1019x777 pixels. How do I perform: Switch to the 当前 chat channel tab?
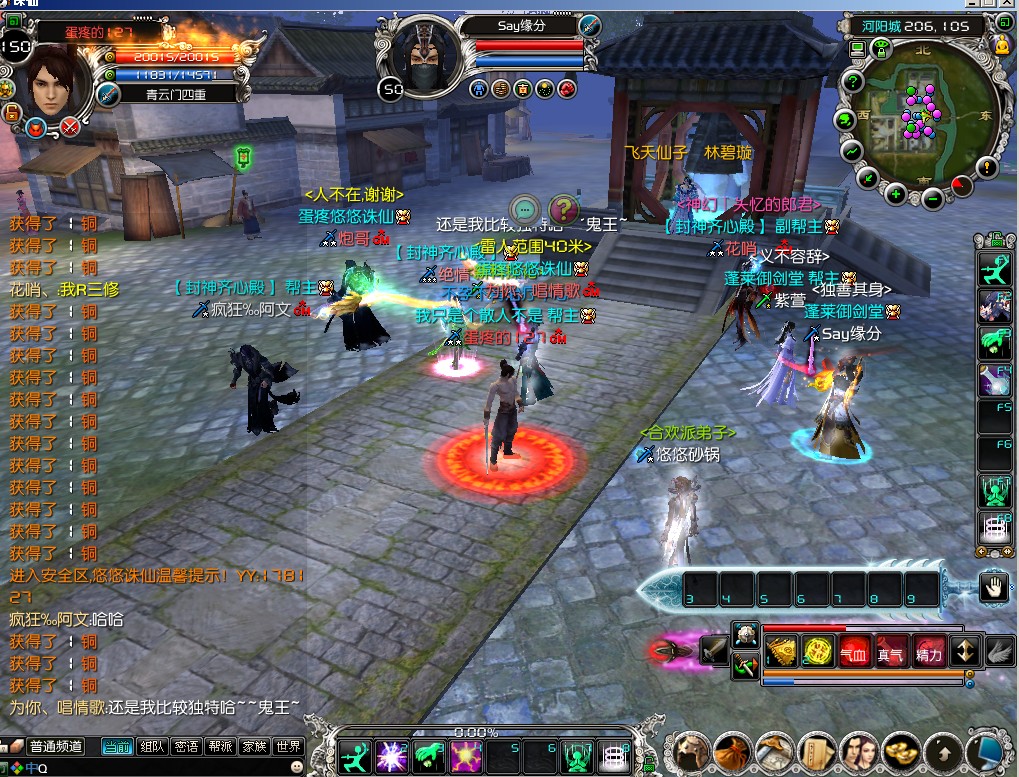[117, 746]
